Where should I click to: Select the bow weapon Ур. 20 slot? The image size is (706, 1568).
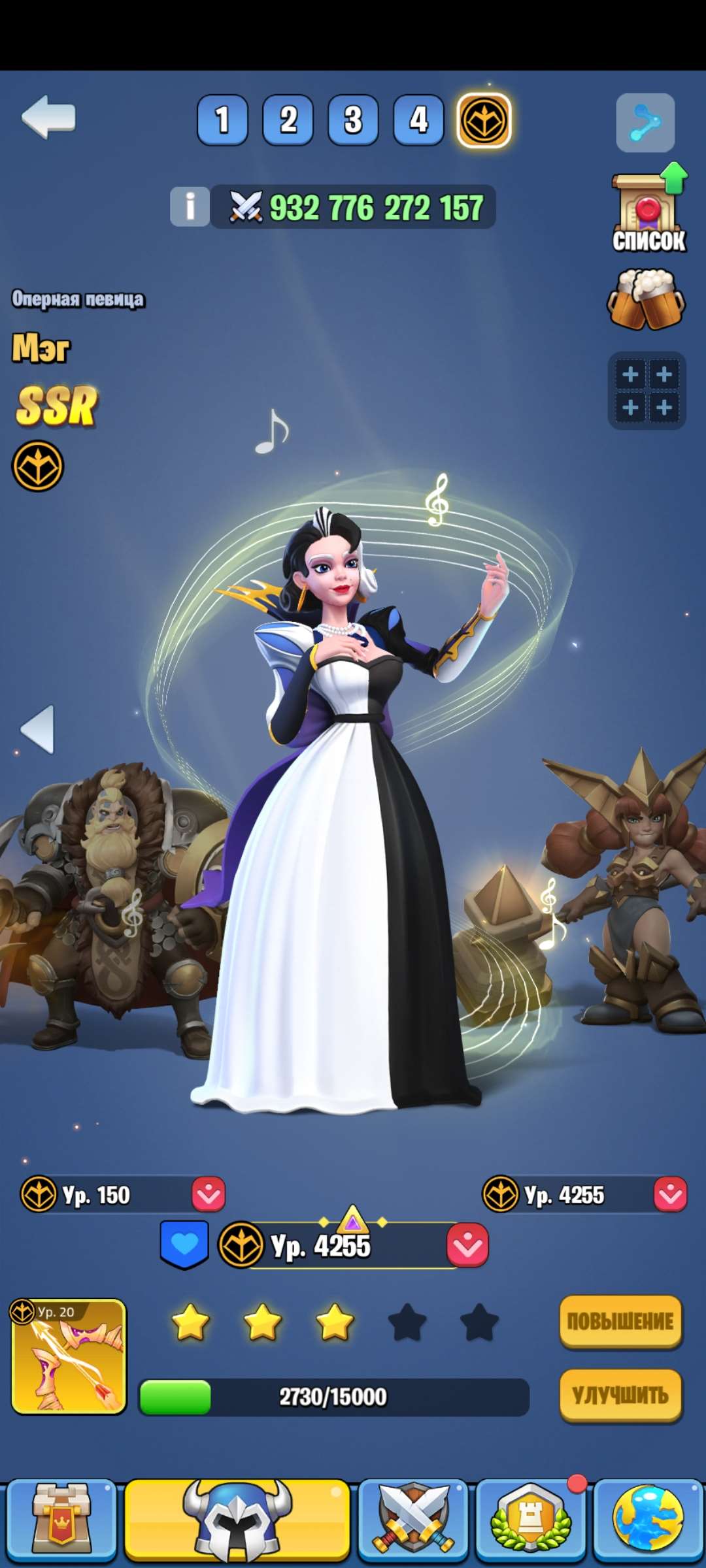pos(69,1356)
